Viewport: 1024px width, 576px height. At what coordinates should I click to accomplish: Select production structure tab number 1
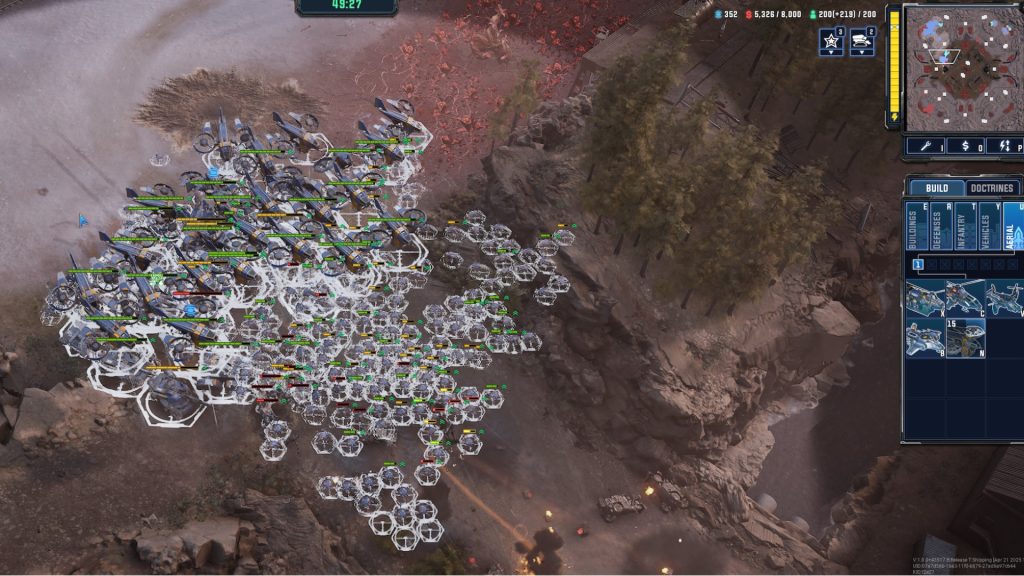click(x=917, y=264)
